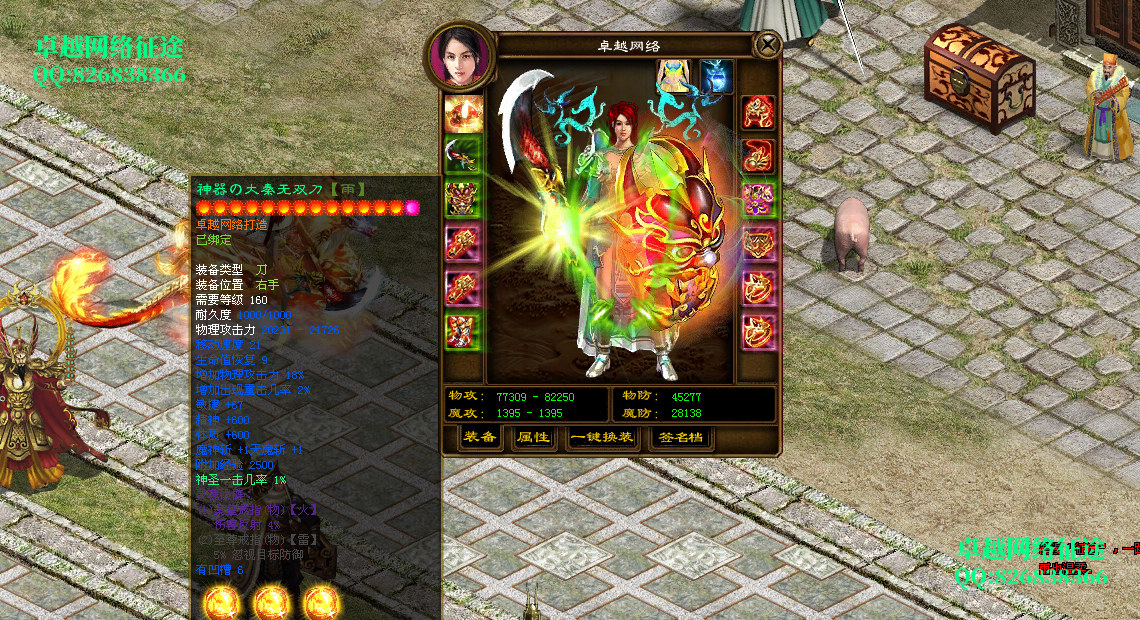Open the 签名档 tab
The width and height of the screenshot is (1140, 620).
pos(681,437)
